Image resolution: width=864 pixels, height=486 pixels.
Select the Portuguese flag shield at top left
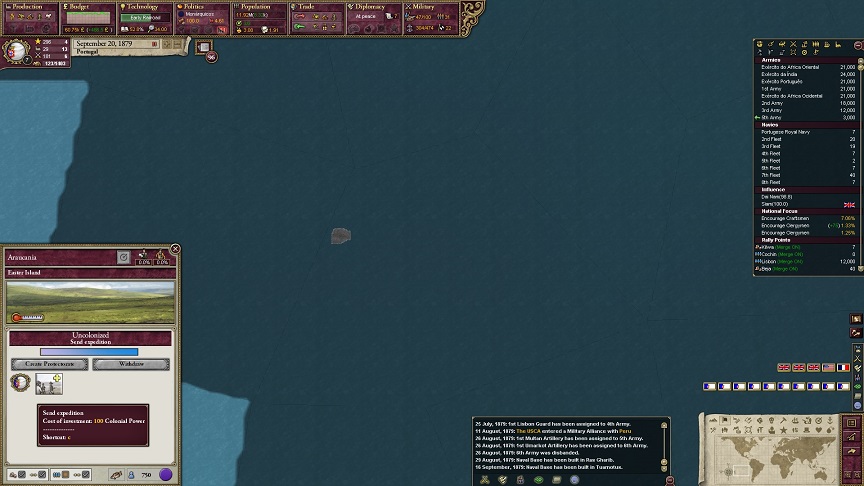(16, 51)
